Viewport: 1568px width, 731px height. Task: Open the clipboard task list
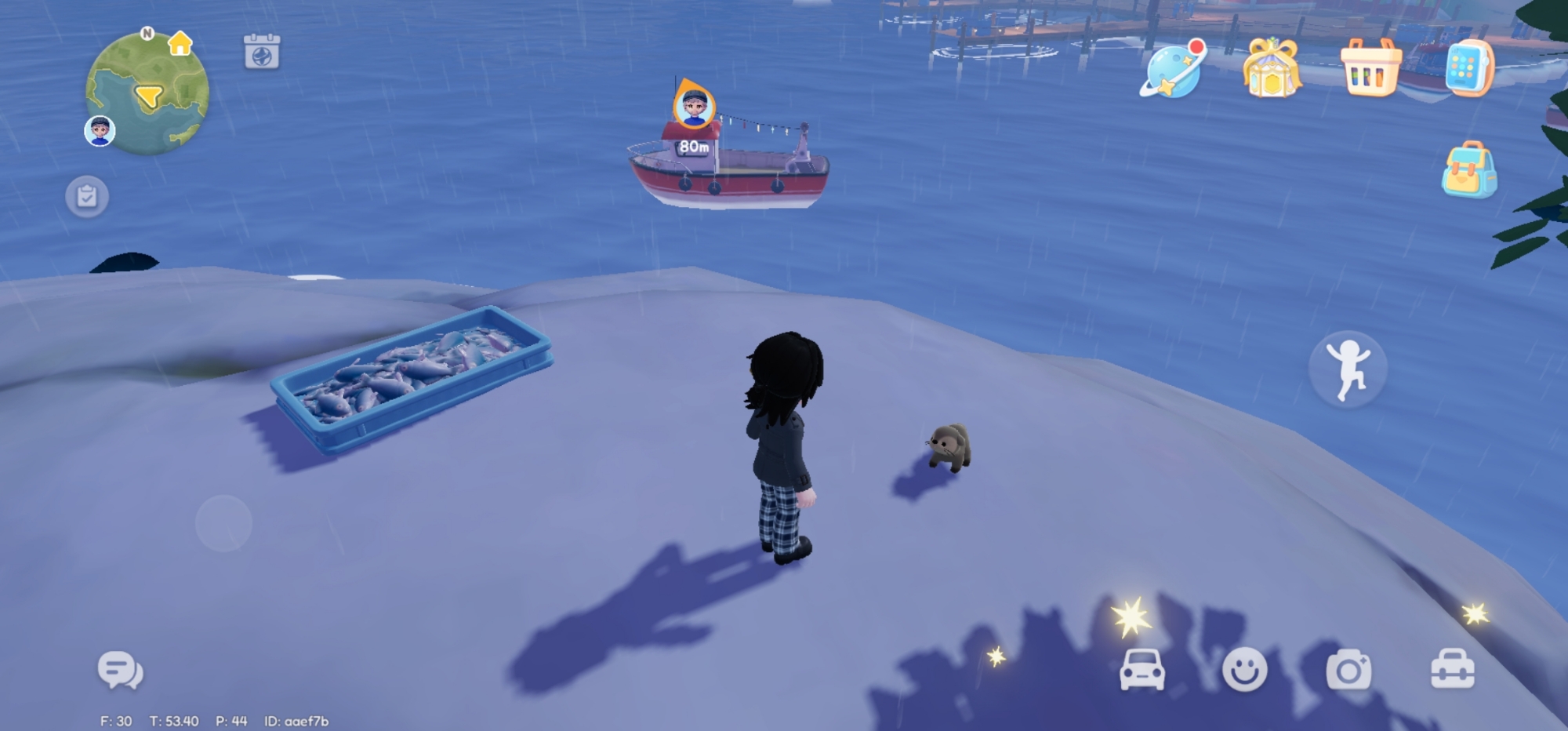point(87,196)
